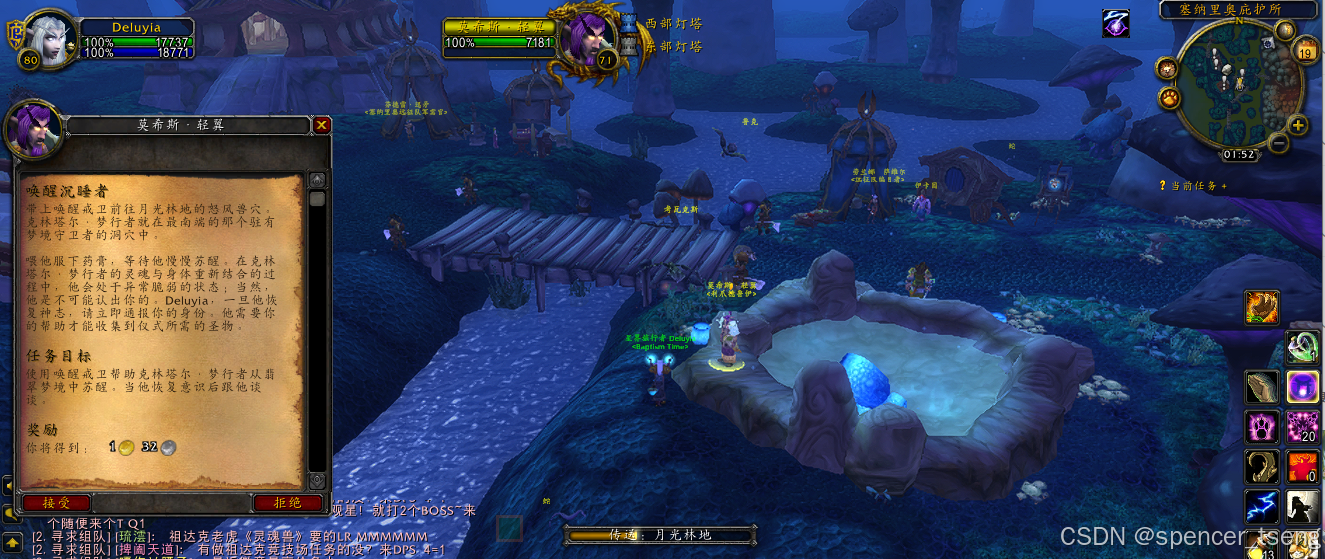Open the calendar showing day 19

click(x=1306, y=51)
